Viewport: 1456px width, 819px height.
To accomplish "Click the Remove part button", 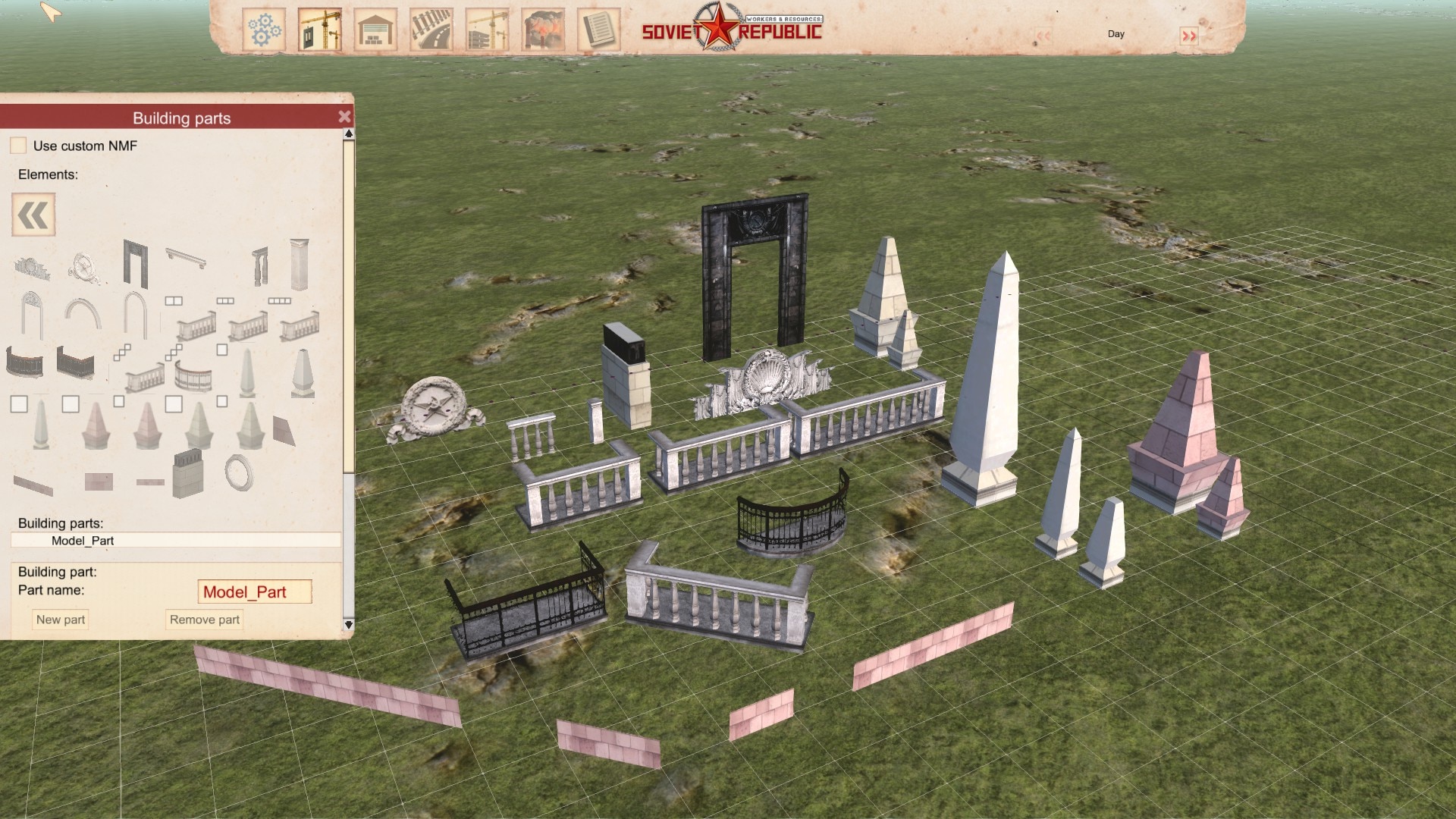I will [204, 620].
